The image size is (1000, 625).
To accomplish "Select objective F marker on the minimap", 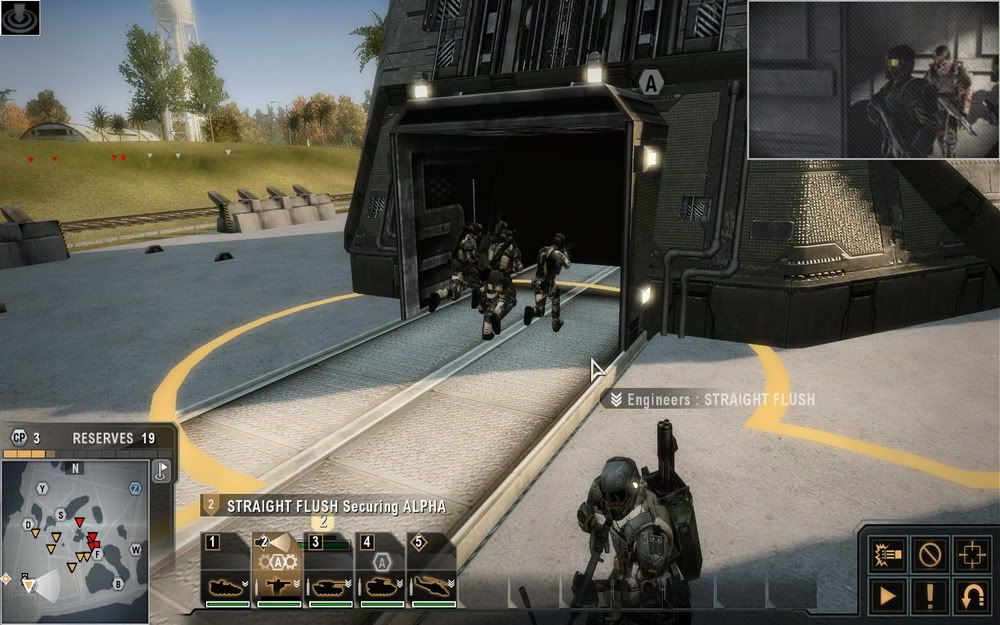I will point(97,552).
